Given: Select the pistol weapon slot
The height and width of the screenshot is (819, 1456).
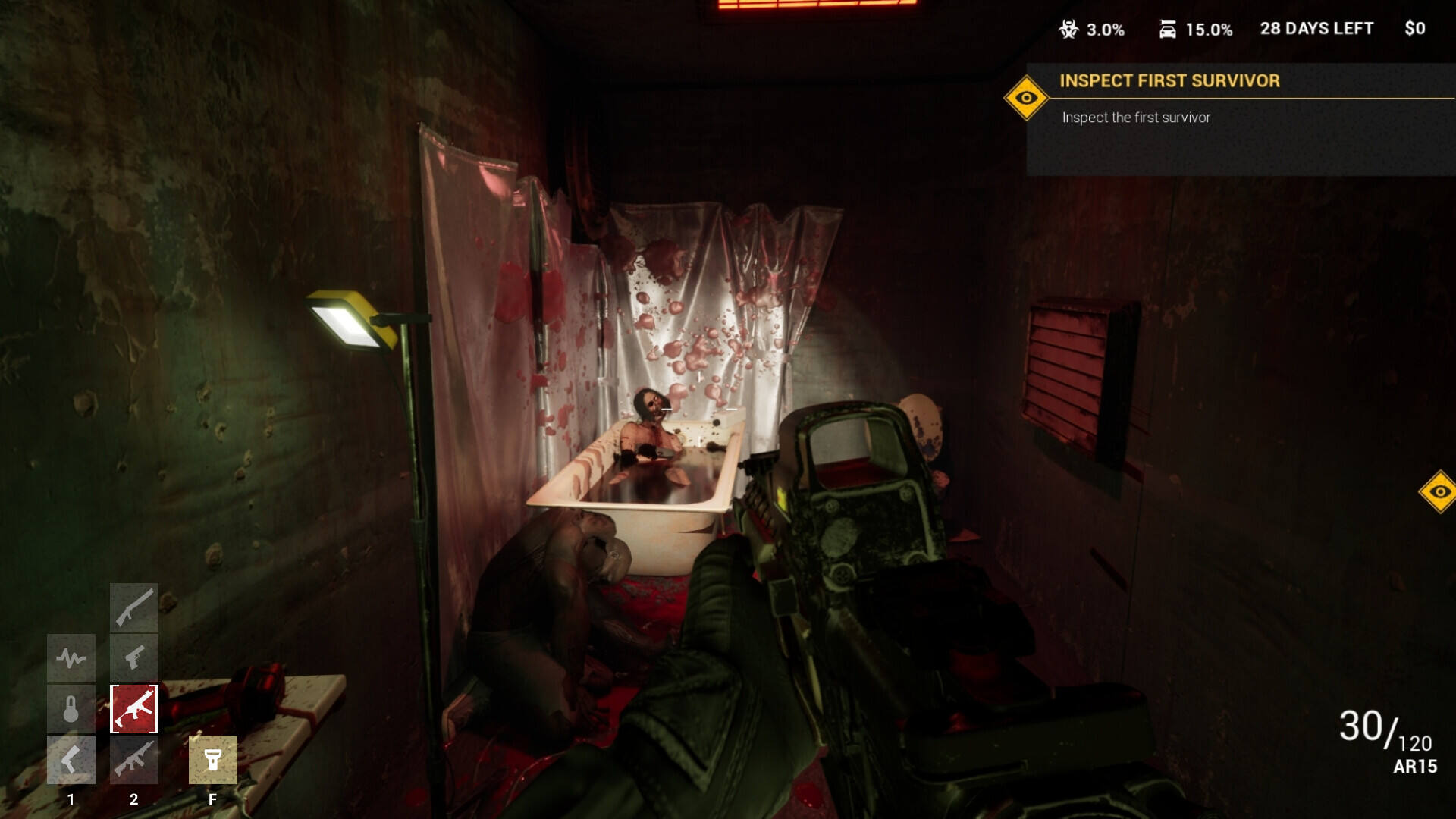Looking at the screenshot, I should [x=134, y=657].
